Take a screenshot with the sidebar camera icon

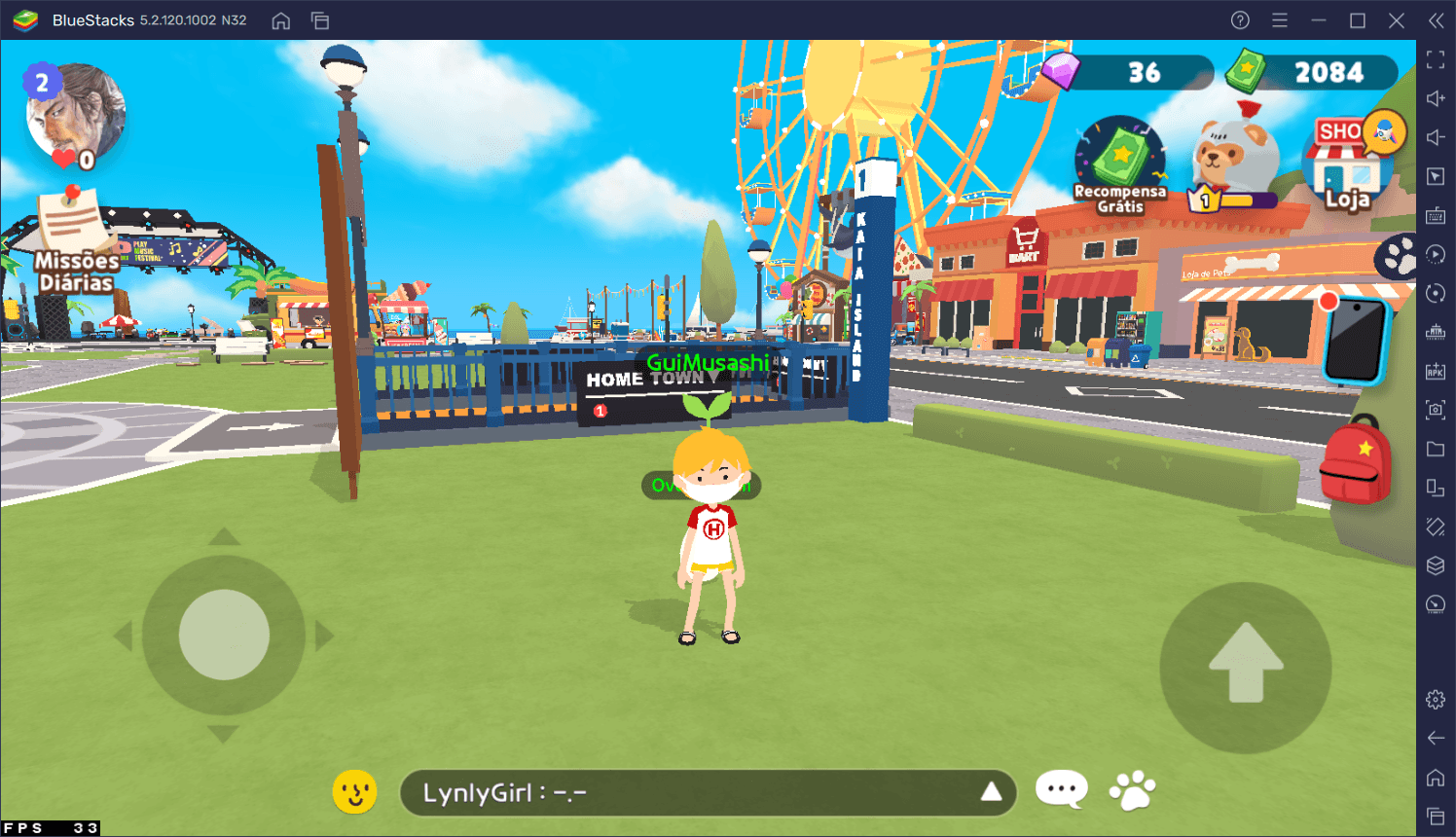point(1435,410)
